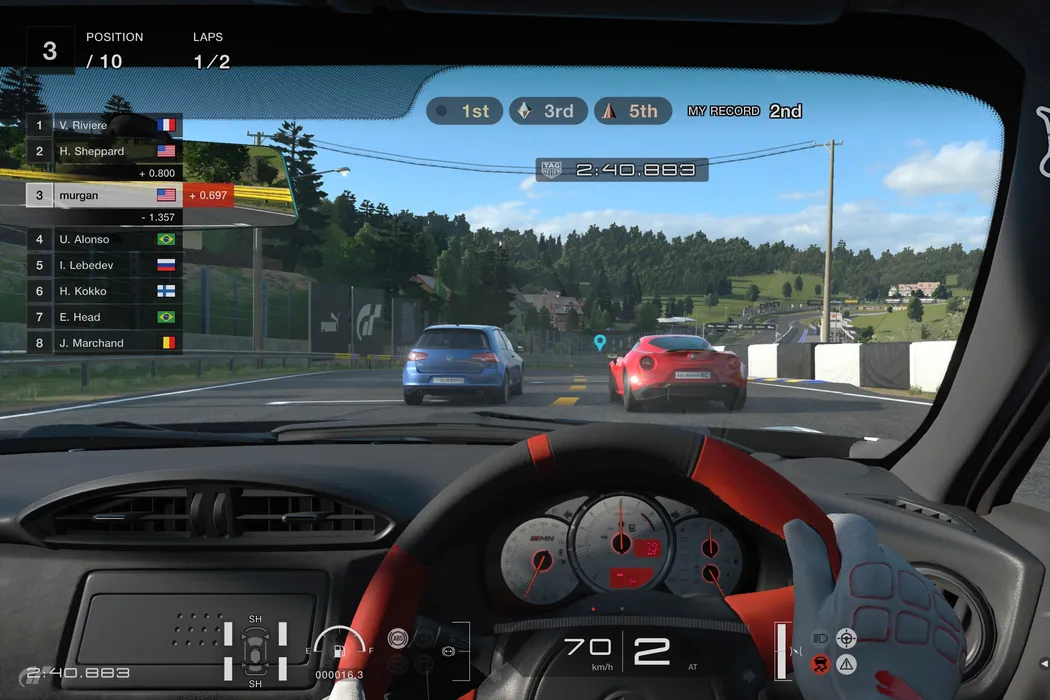Select V. Riviere in the standings list
This screenshot has width=1050, height=700.
tap(104, 125)
